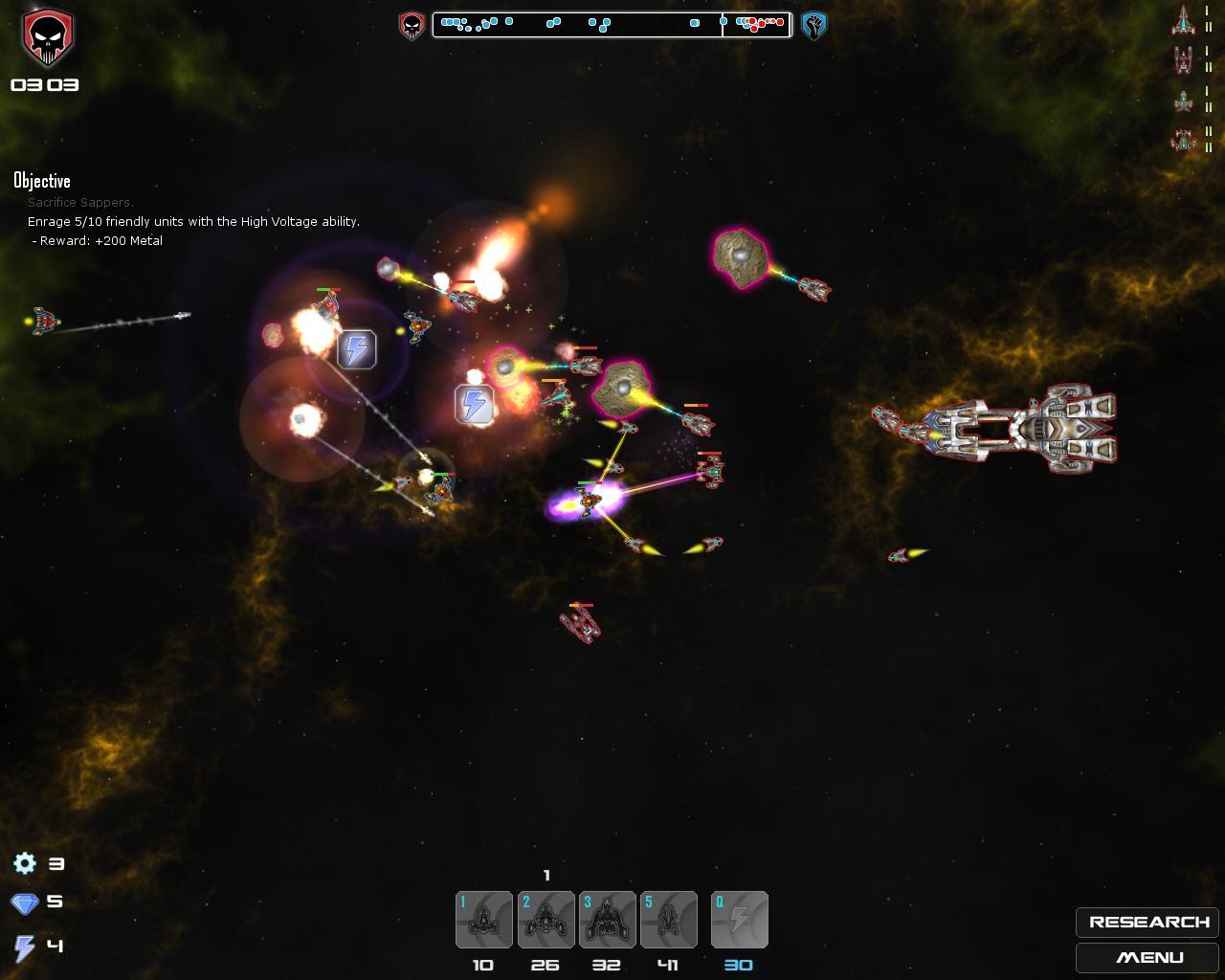
Task: Build the ship in slot 1 costing 10
Action: tap(484, 920)
